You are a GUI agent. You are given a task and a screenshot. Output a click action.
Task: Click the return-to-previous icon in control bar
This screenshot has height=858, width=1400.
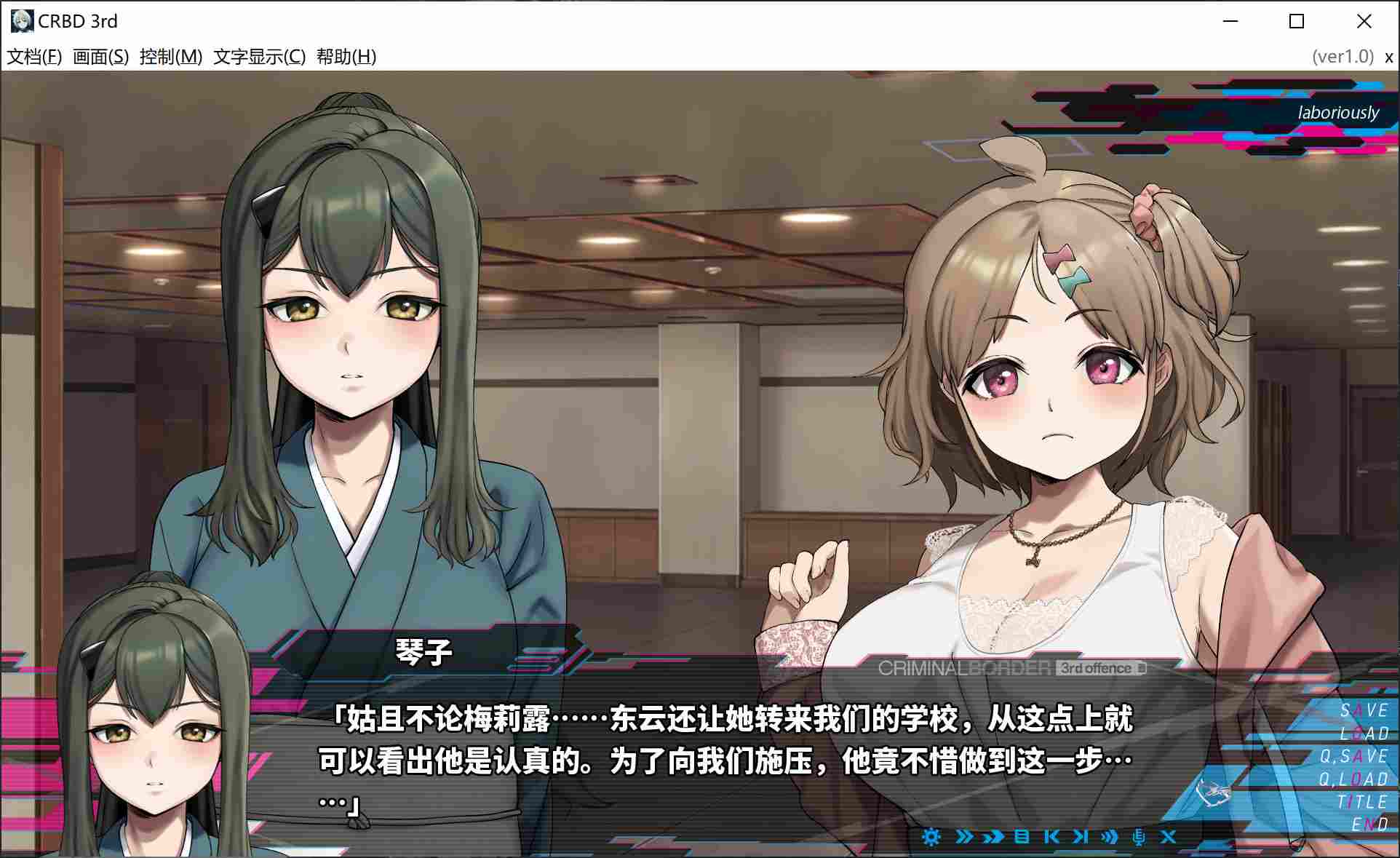(1051, 837)
